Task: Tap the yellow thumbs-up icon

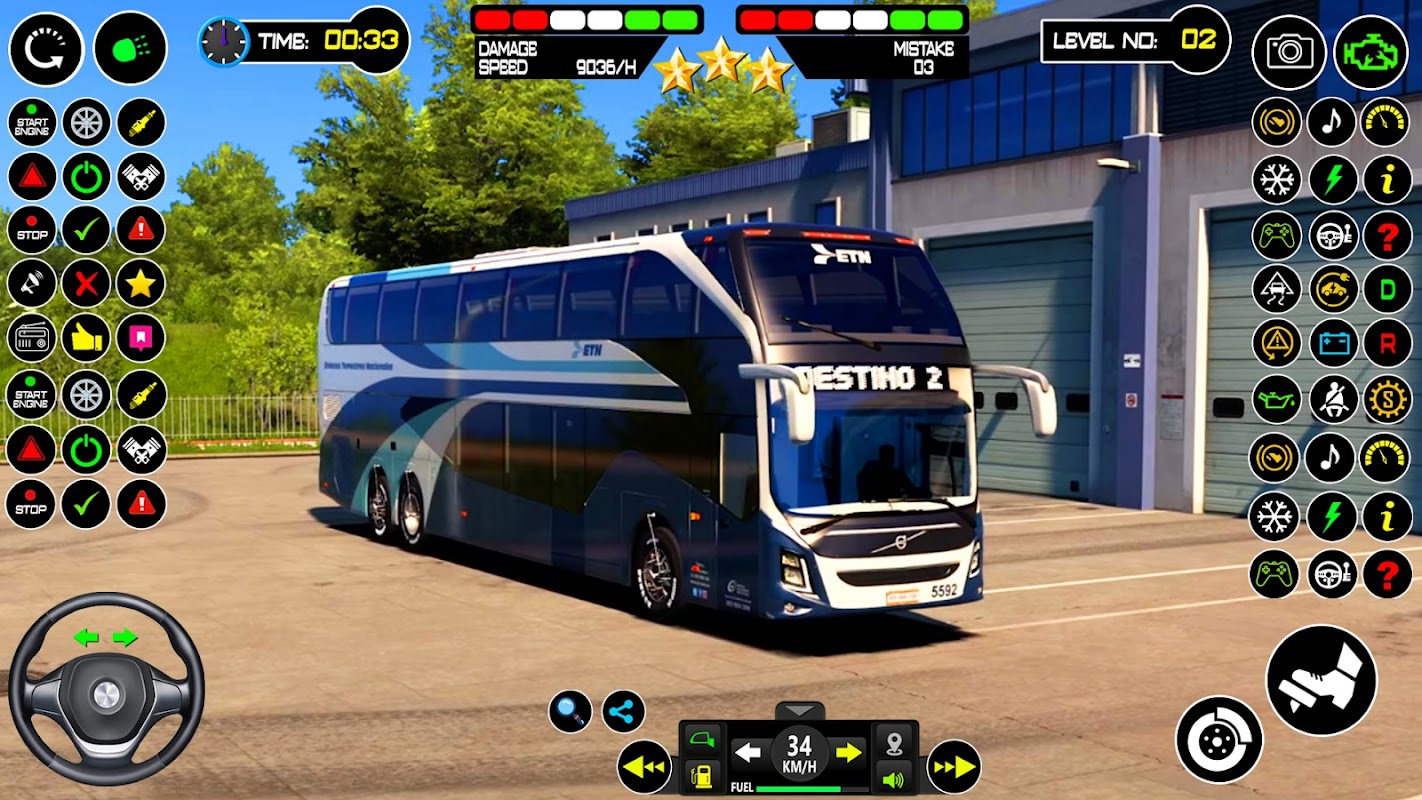Action: click(x=86, y=339)
